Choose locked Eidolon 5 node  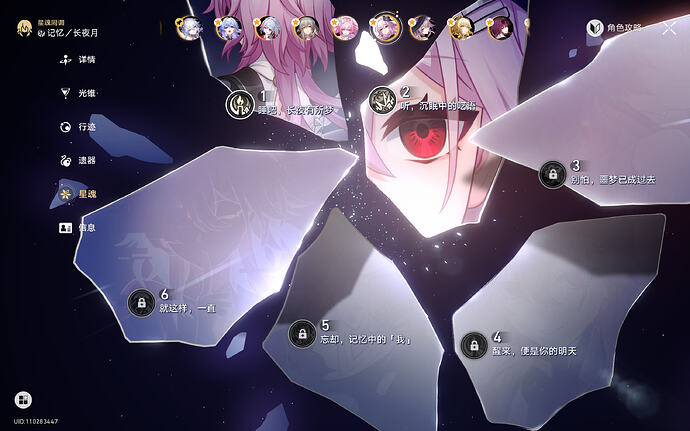coord(300,333)
